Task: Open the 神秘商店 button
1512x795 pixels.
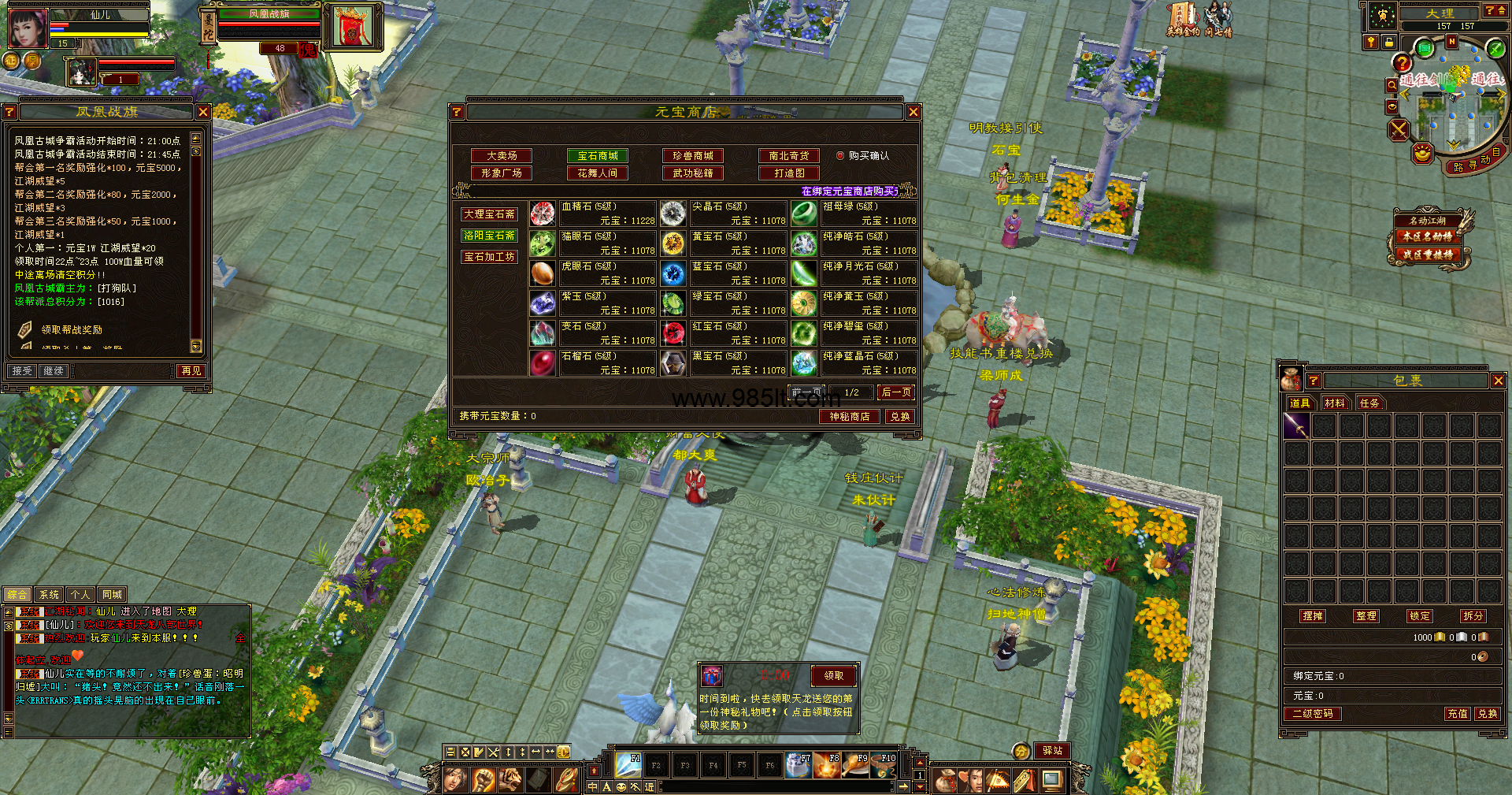Action: coord(849,417)
